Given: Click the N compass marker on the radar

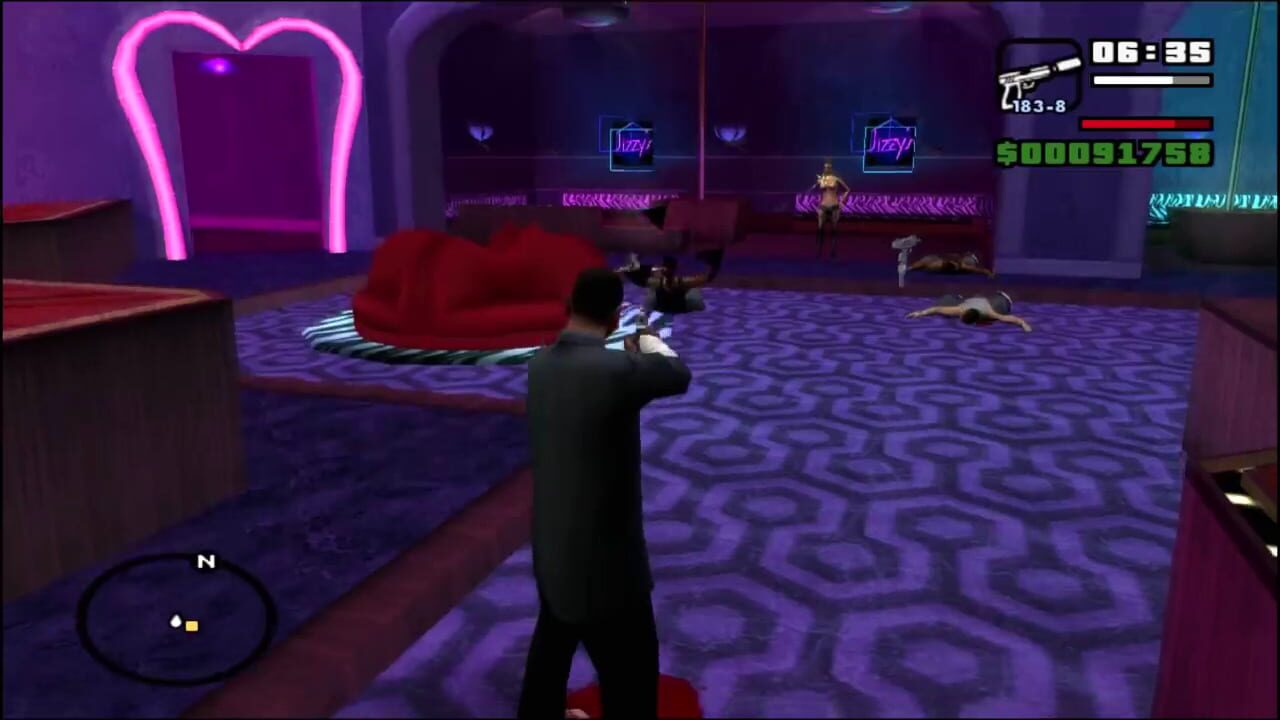Looking at the screenshot, I should point(207,563).
